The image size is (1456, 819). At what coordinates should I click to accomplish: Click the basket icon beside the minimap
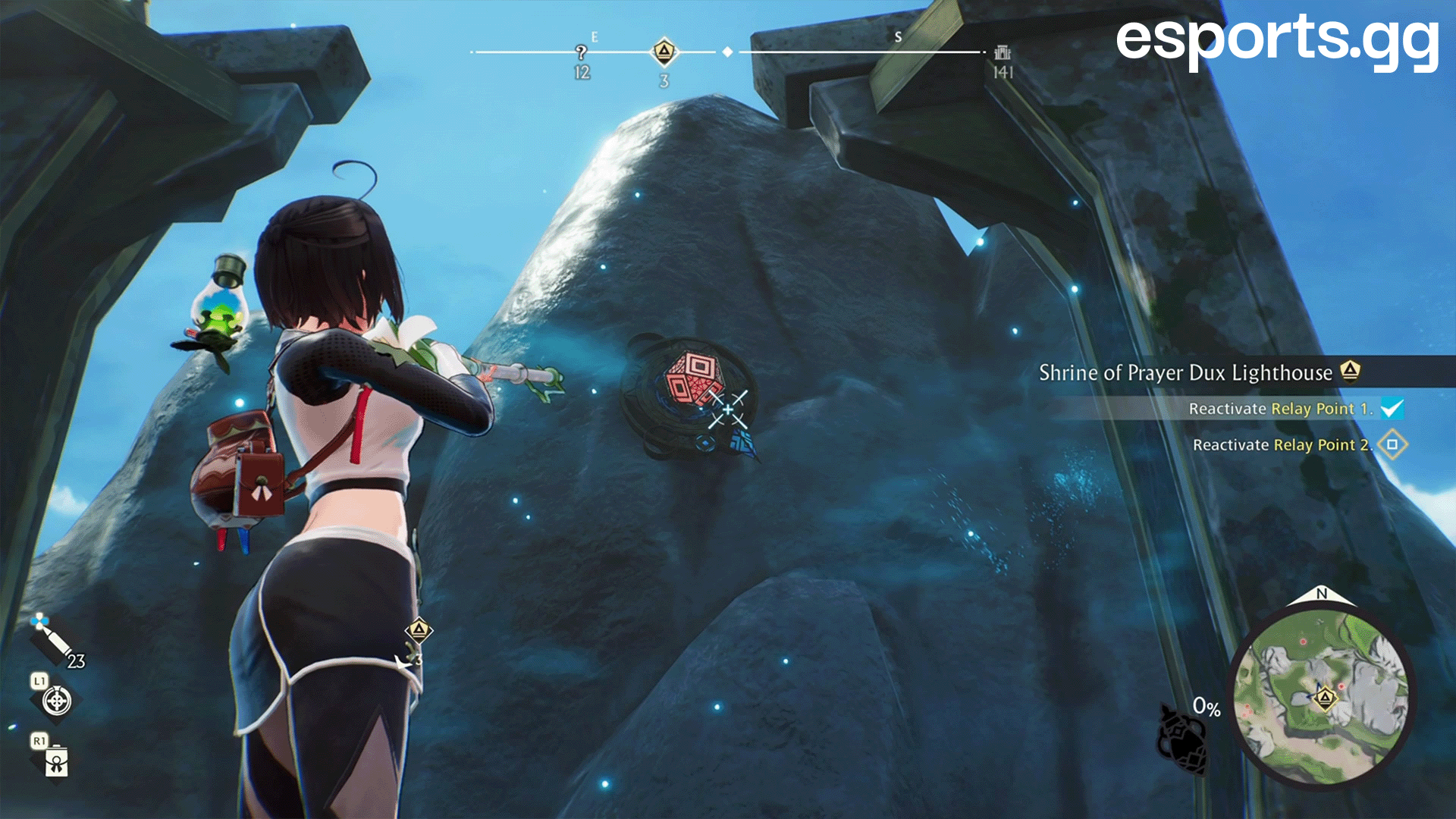[x=1181, y=739]
